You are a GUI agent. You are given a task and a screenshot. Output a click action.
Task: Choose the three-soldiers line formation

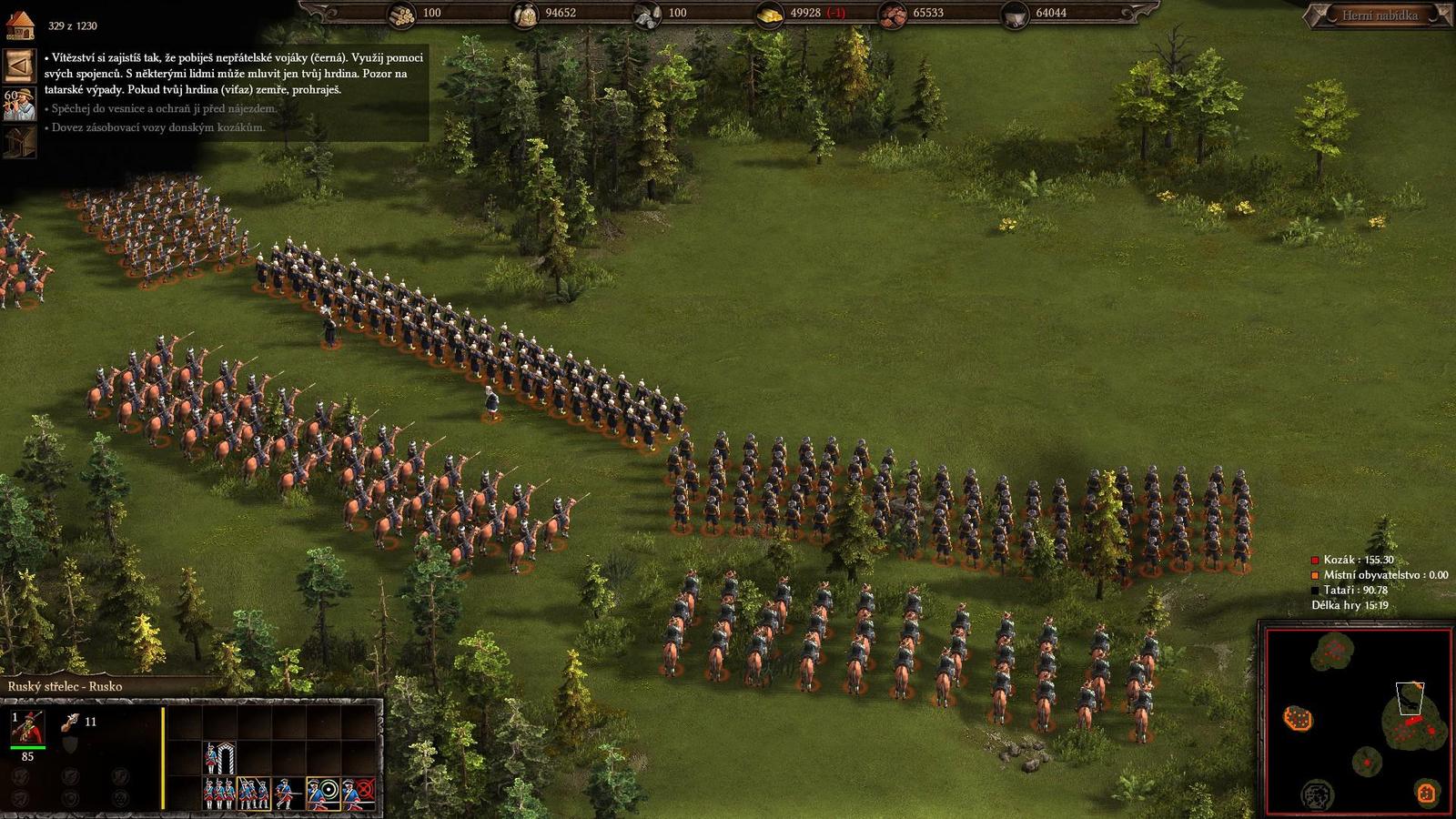point(219,794)
